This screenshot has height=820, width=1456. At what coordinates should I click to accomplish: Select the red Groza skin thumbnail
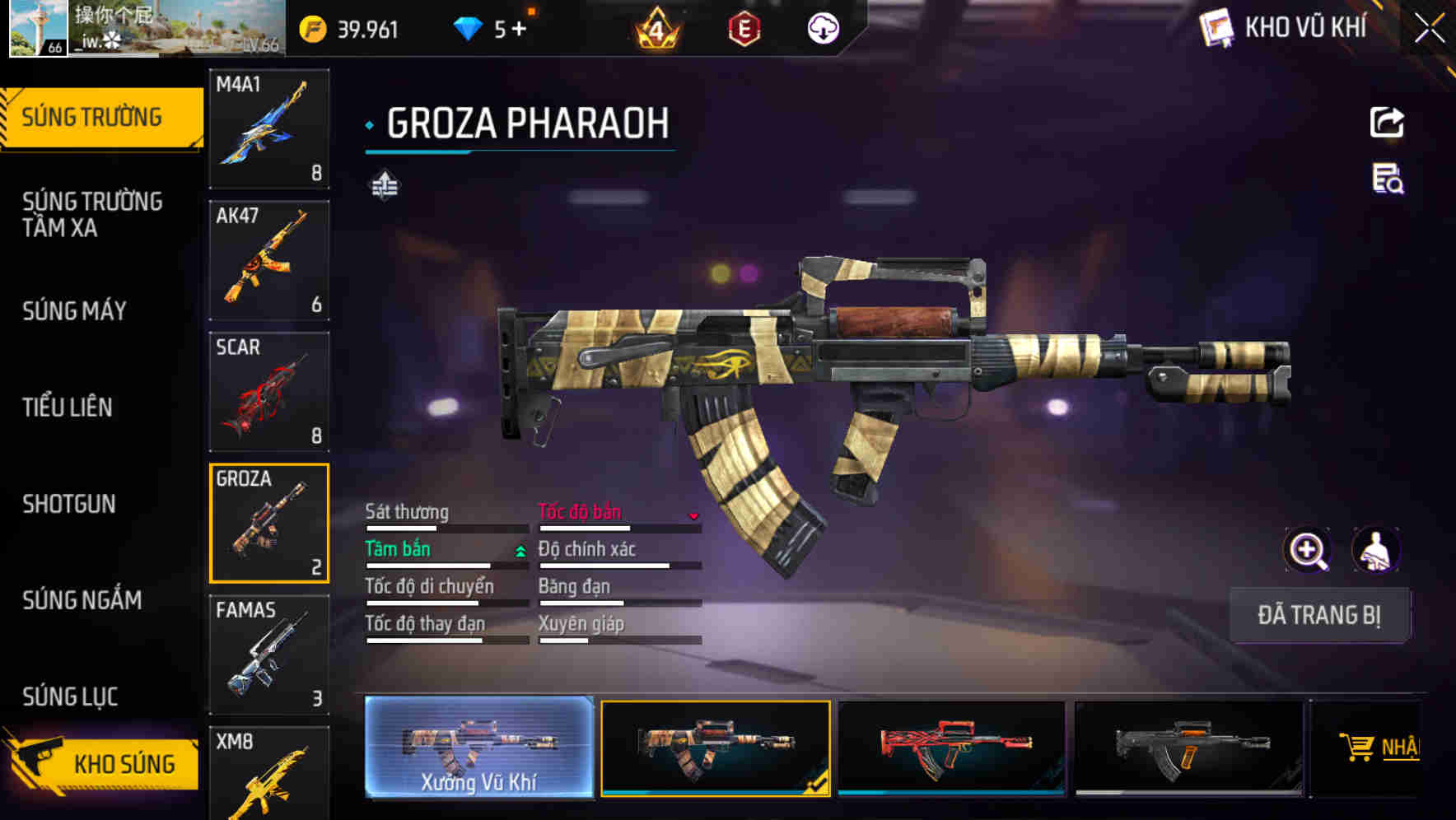(x=951, y=748)
